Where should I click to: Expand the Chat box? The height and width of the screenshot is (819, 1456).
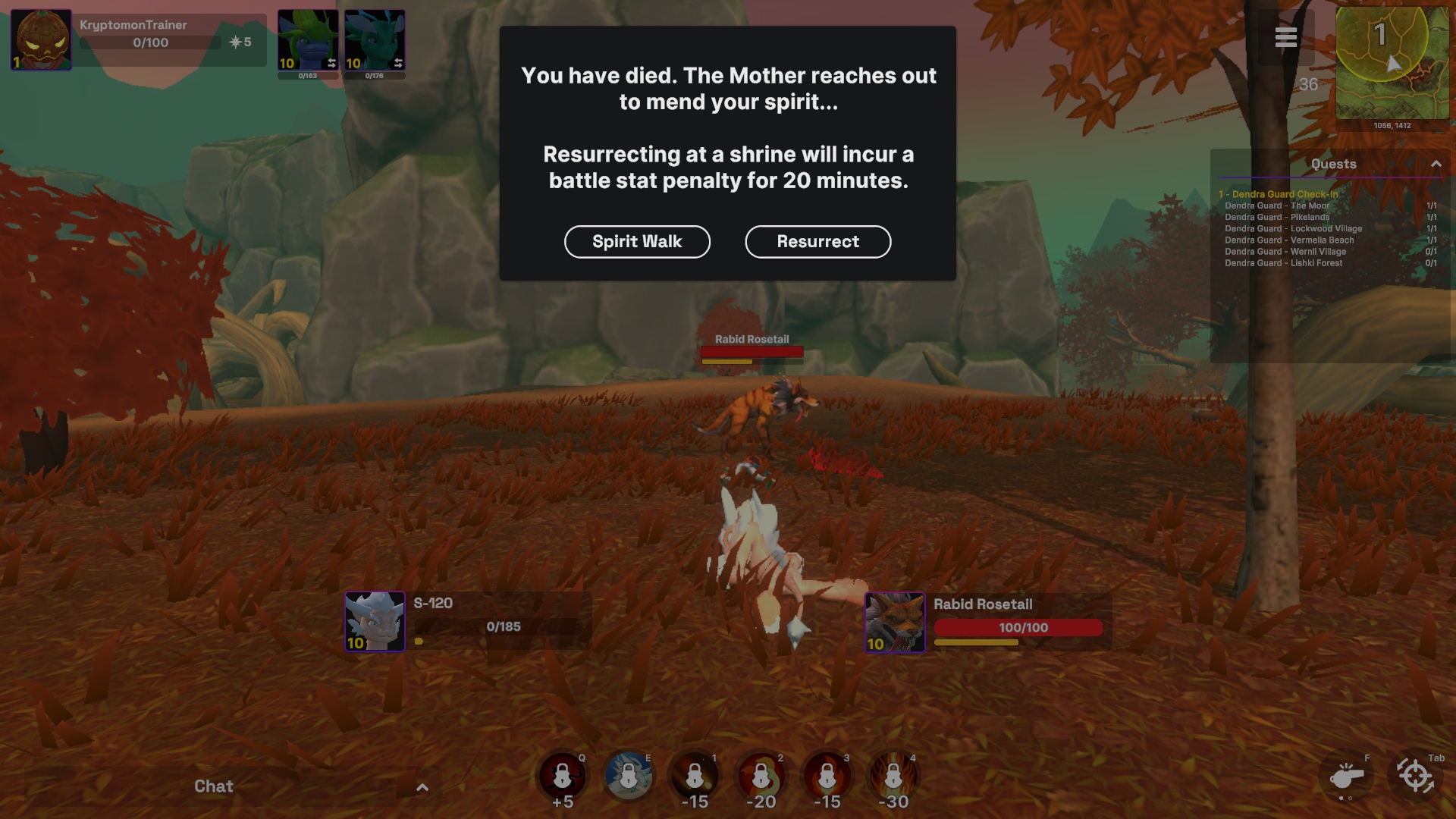422,787
